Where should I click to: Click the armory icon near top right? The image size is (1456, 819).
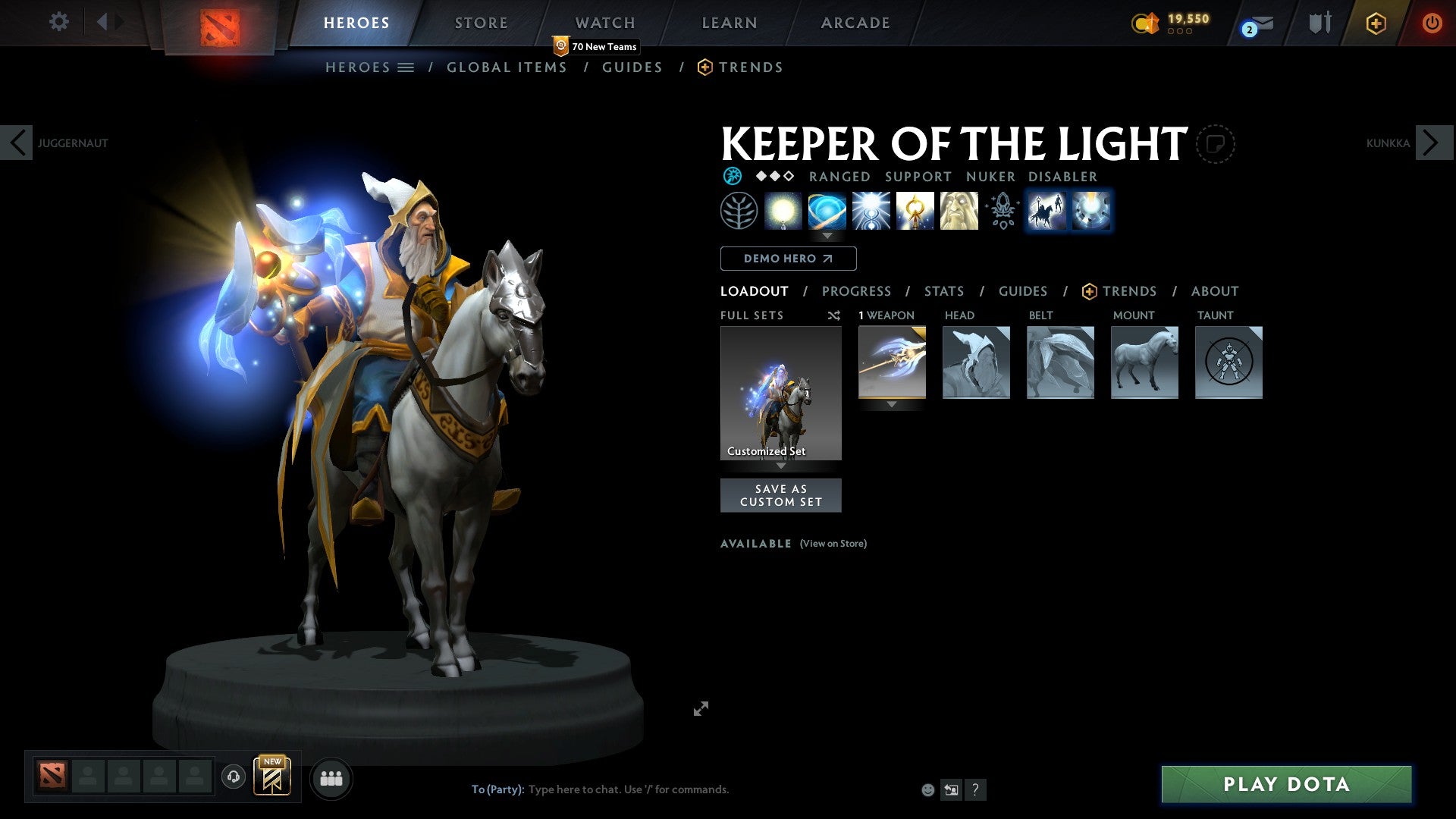coord(1319,23)
